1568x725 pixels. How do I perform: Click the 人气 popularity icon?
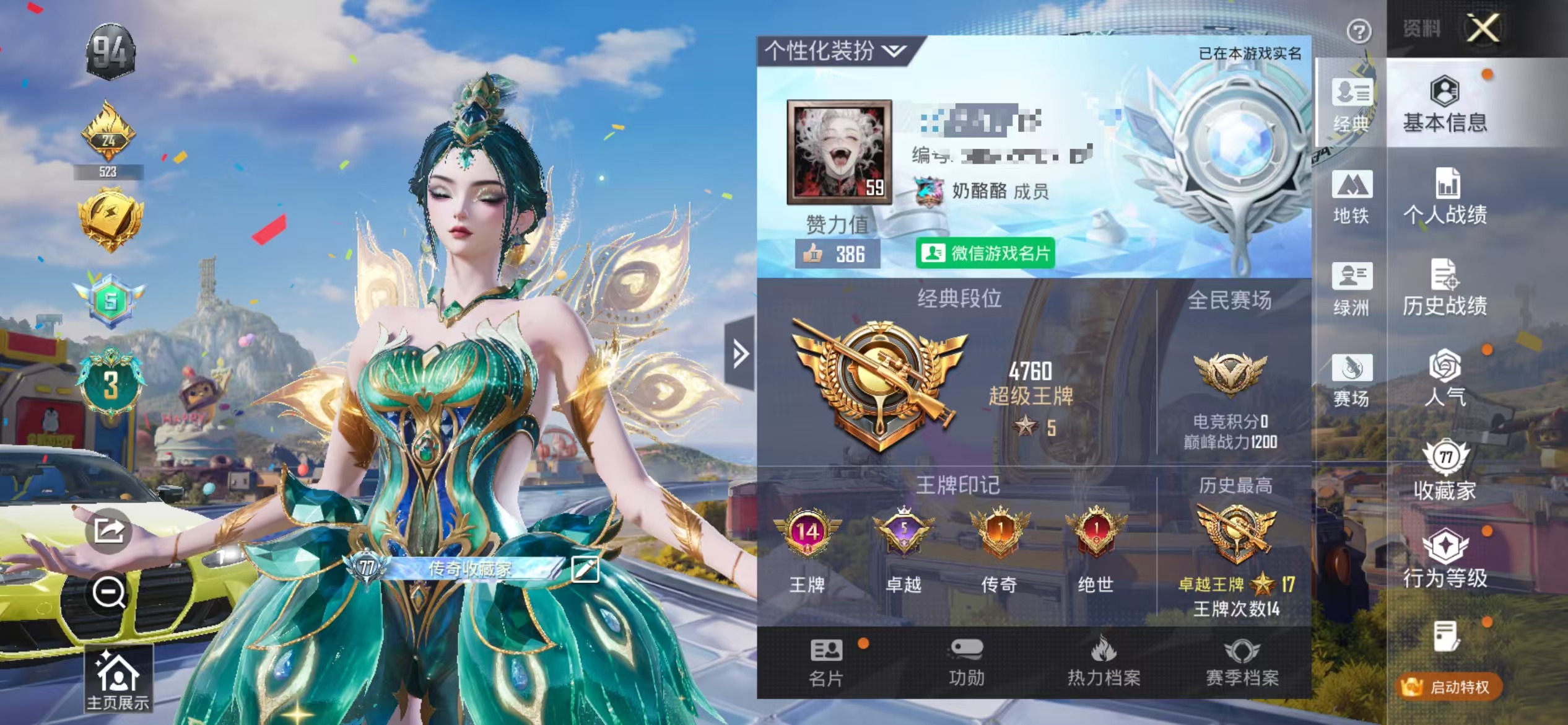[1444, 380]
